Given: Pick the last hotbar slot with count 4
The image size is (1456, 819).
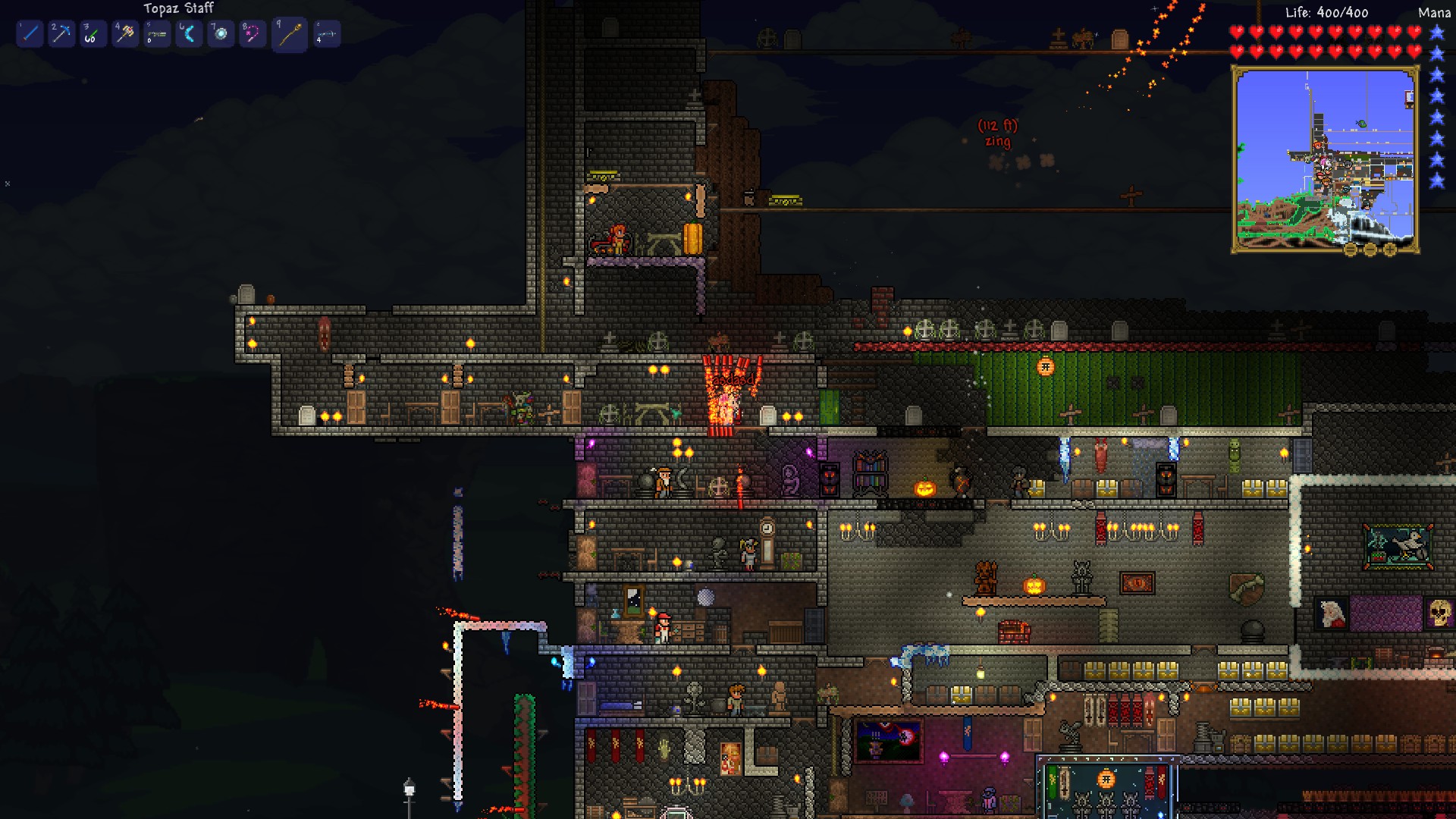Looking at the screenshot, I should [327, 33].
